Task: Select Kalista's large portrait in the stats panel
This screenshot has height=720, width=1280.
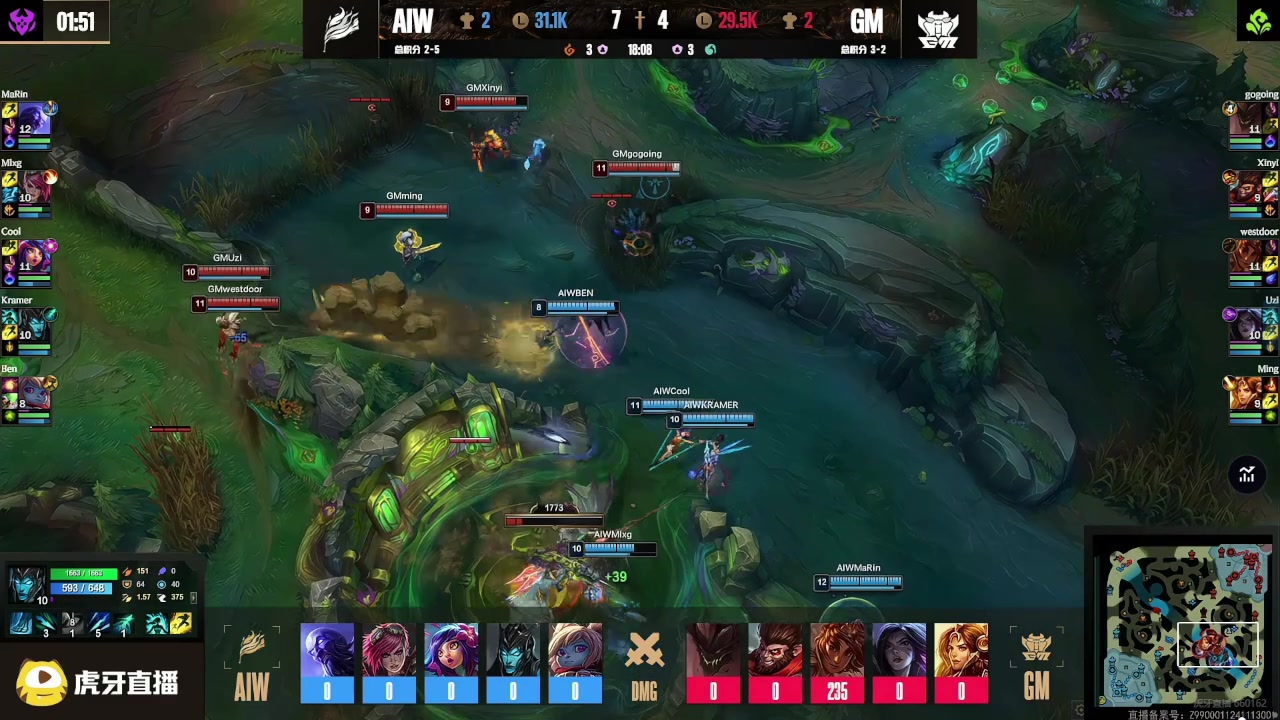Action: [x=27, y=583]
